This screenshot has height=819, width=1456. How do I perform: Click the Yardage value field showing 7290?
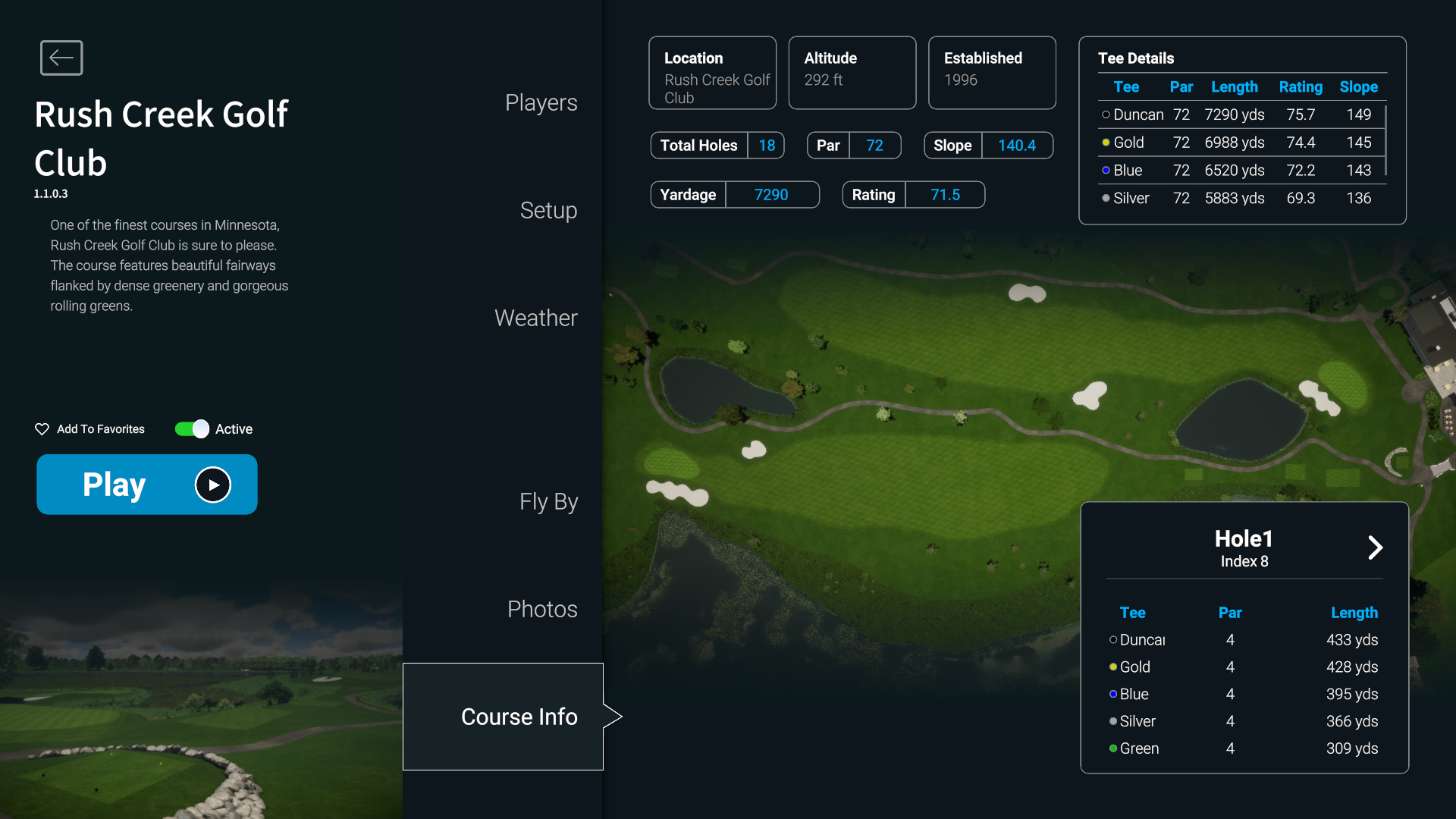[771, 194]
